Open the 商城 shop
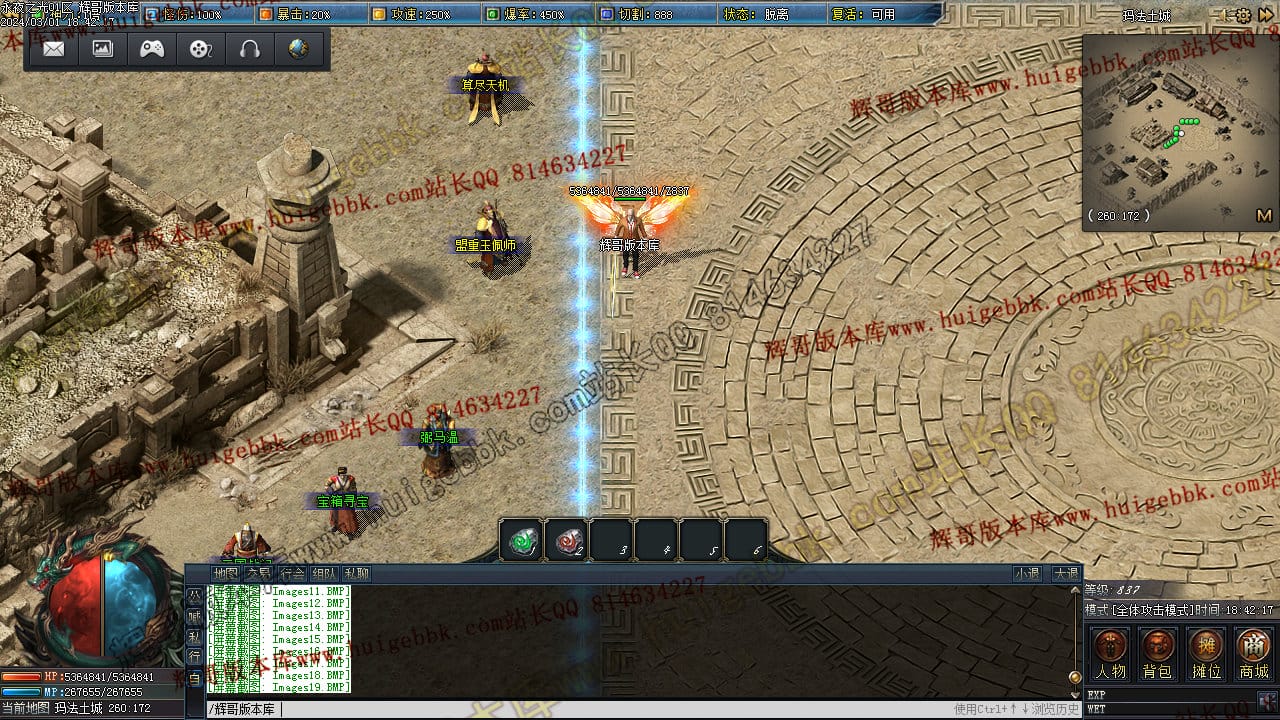Image resolution: width=1280 pixels, height=720 pixels. 1254,654
